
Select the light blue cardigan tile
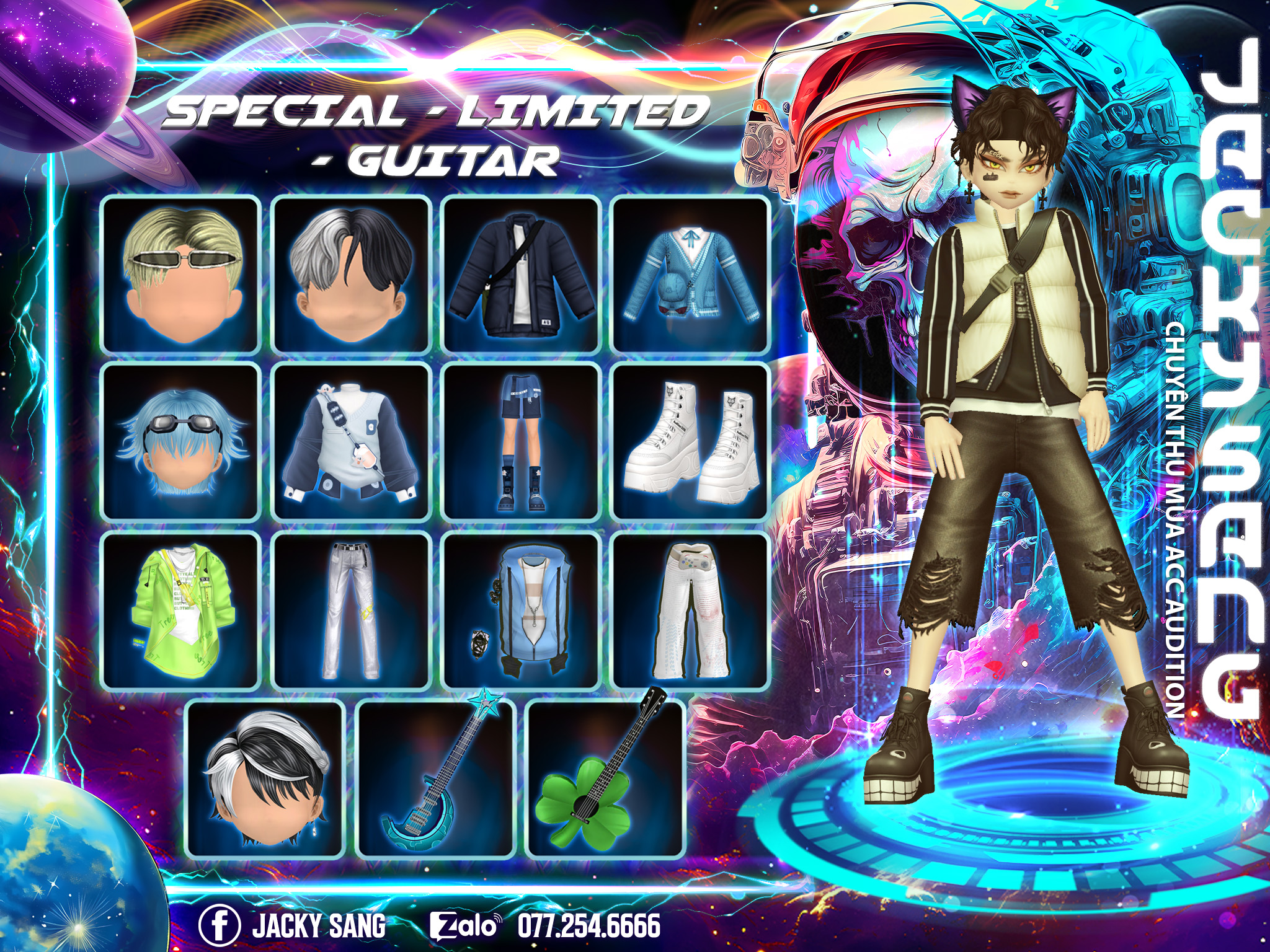tap(691, 275)
